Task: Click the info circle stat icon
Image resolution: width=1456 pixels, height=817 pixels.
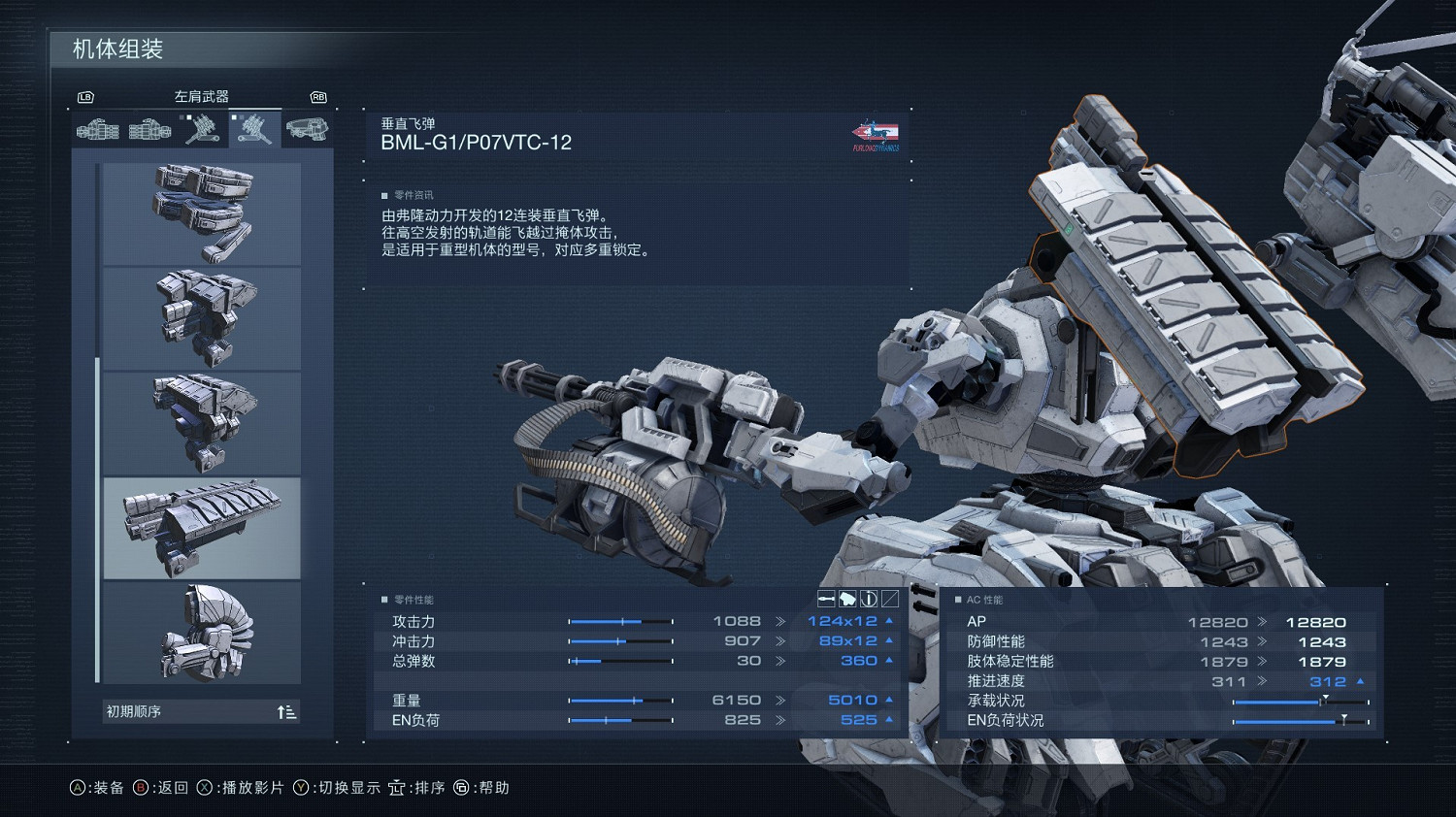Action: (869, 599)
